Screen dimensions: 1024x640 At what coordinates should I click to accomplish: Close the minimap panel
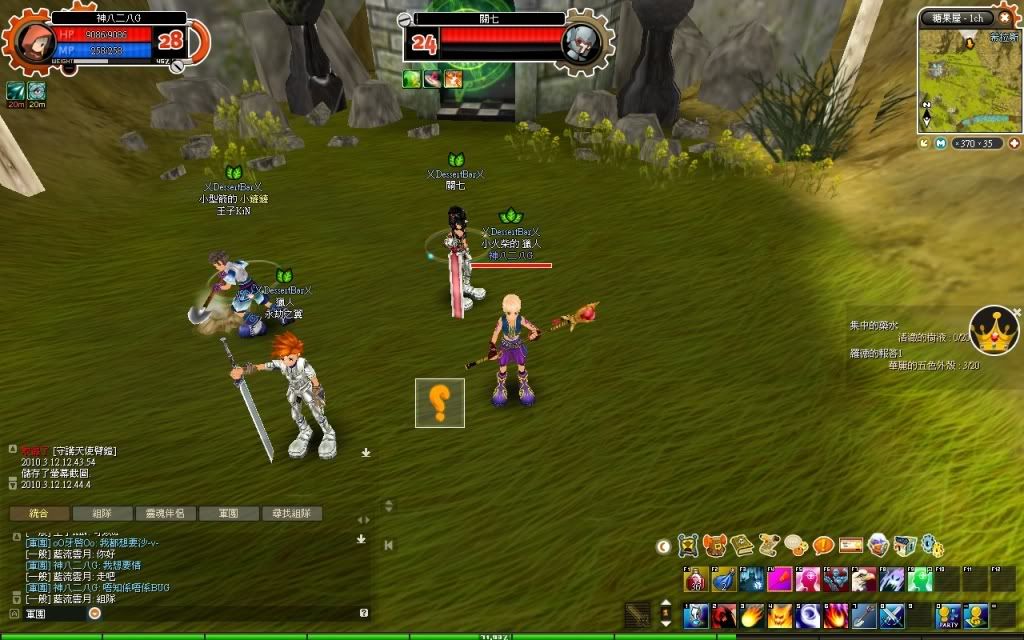(1004, 18)
